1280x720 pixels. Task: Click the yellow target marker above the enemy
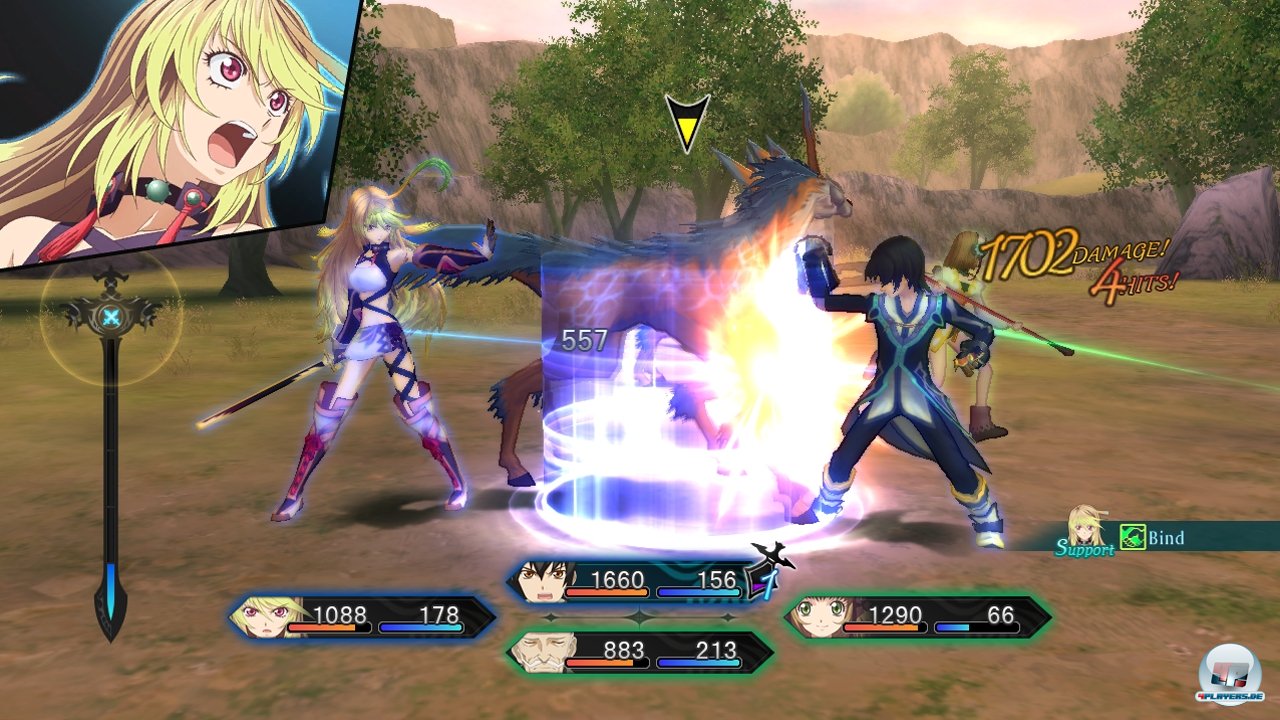click(687, 122)
